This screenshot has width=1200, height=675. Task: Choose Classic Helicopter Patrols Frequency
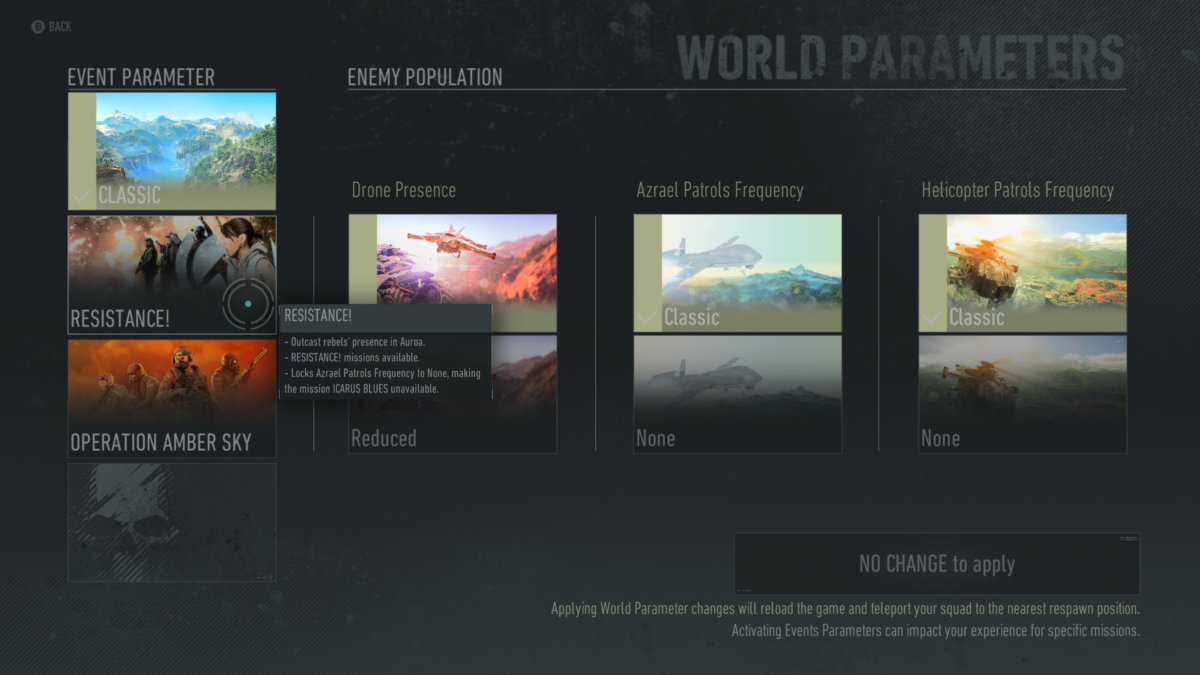click(1022, 273)
